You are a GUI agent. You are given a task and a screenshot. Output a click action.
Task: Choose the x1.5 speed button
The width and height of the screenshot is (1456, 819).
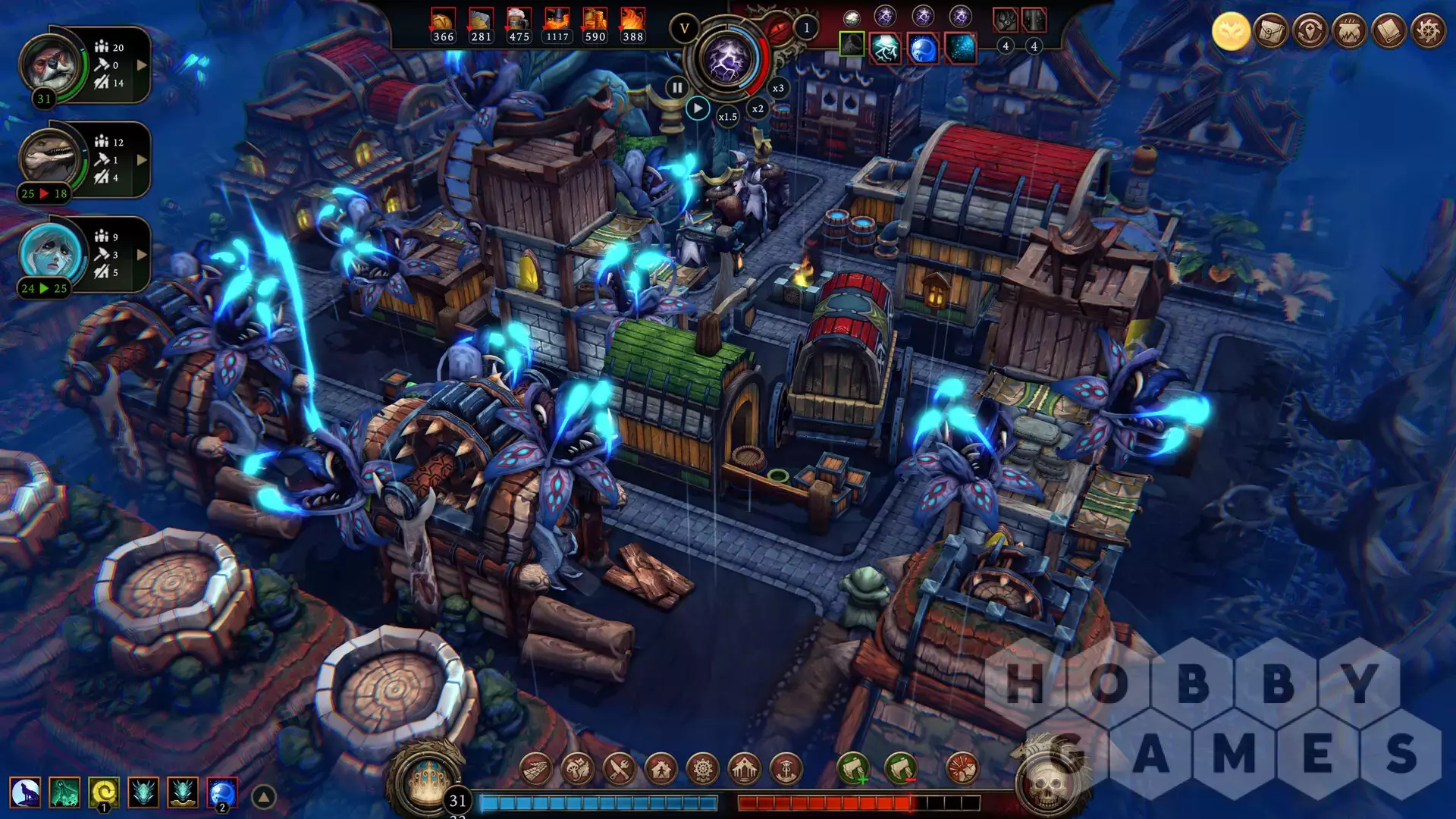(727, 117)
